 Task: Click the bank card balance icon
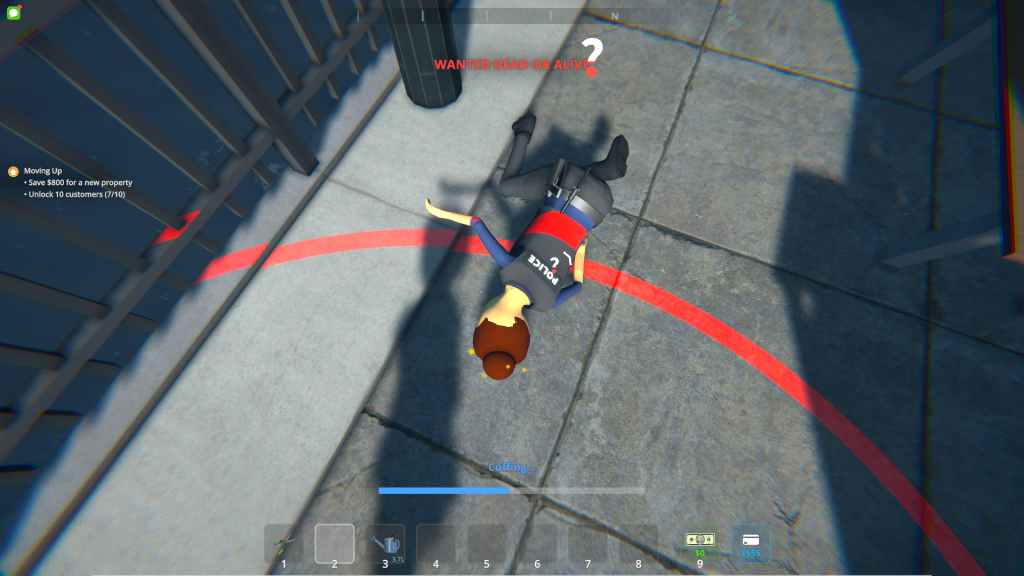tap(750, 542)
